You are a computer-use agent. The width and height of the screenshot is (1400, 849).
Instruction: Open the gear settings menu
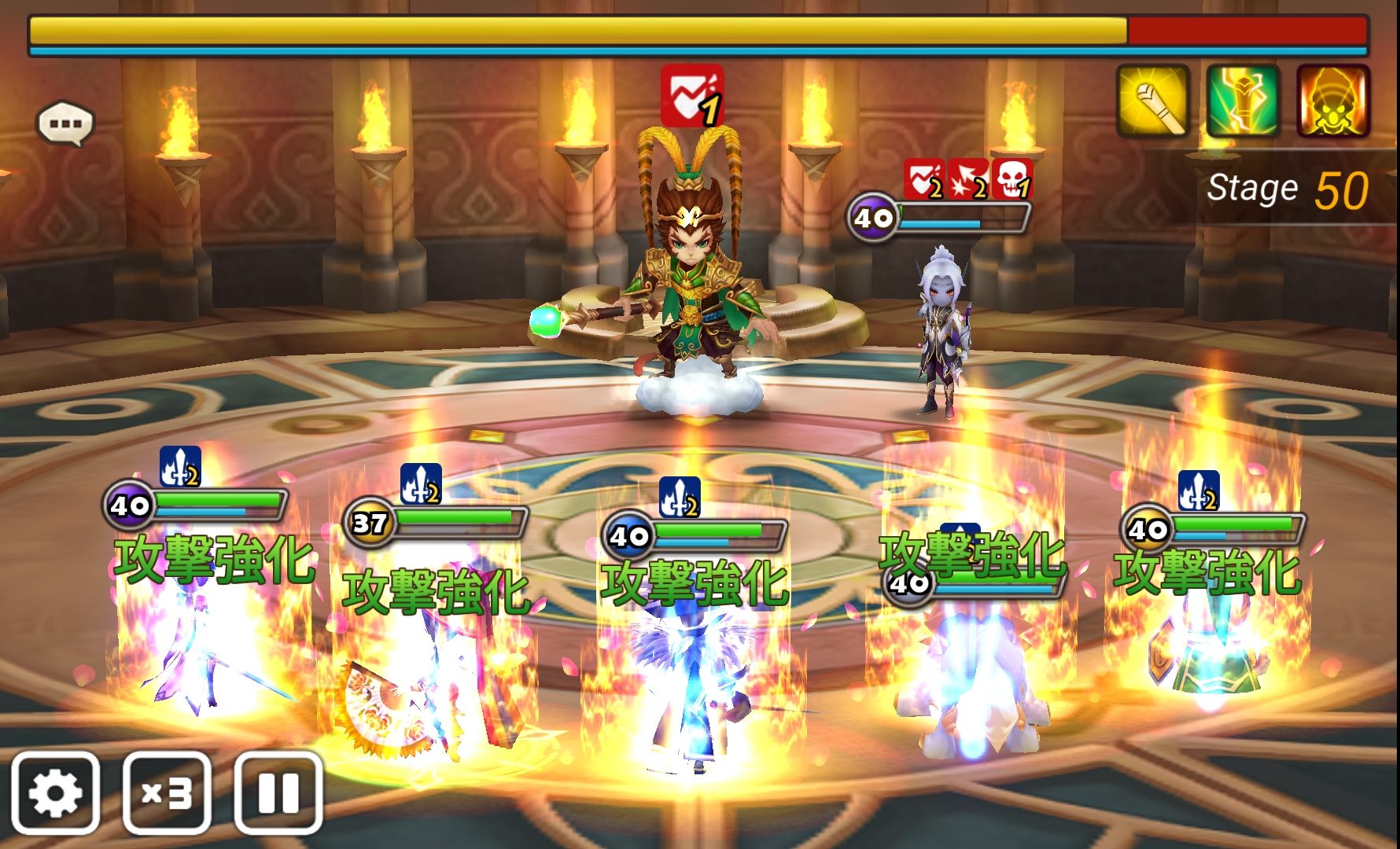coord(55,792)
